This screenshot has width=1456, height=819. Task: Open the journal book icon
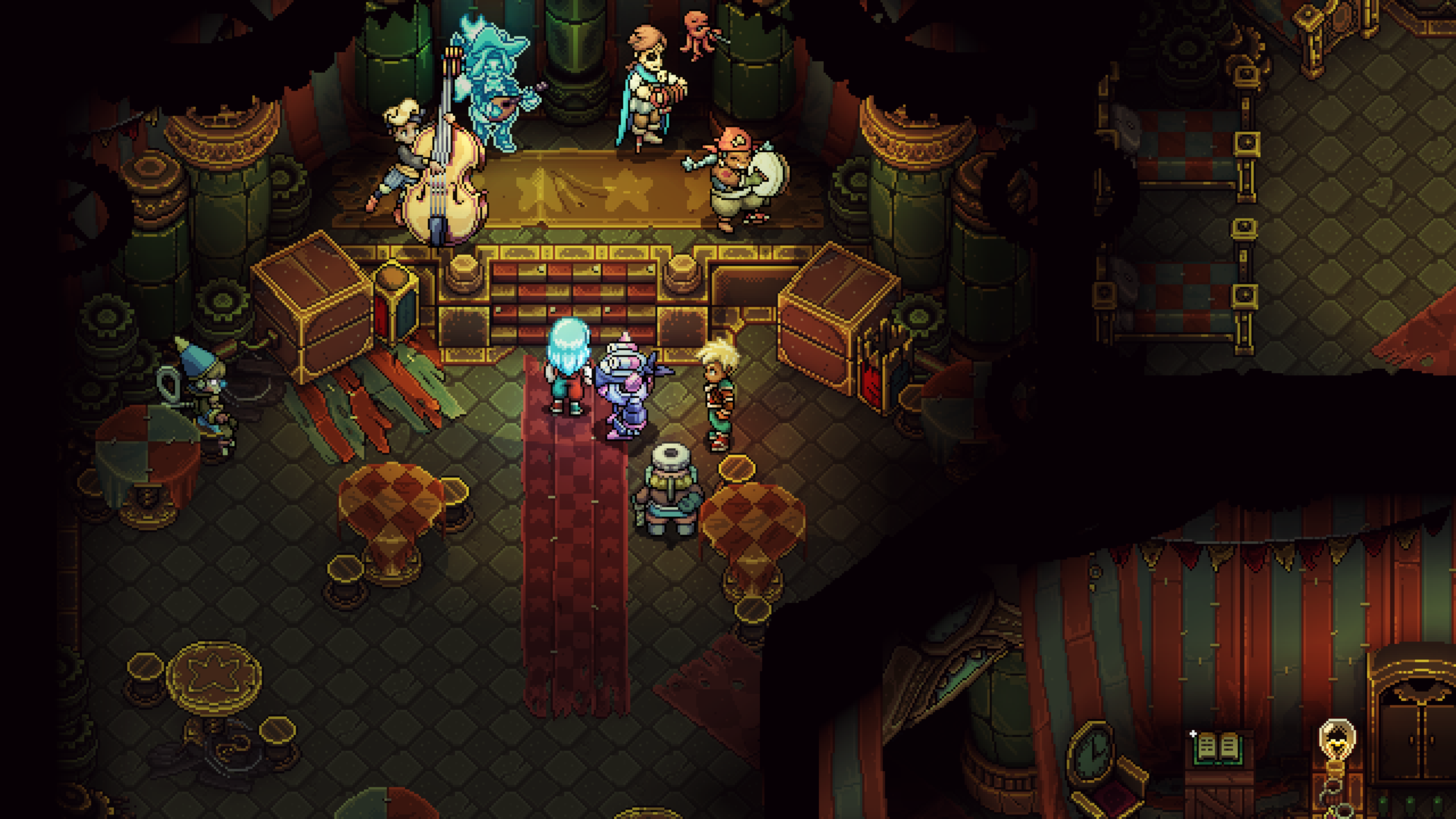1215,749
